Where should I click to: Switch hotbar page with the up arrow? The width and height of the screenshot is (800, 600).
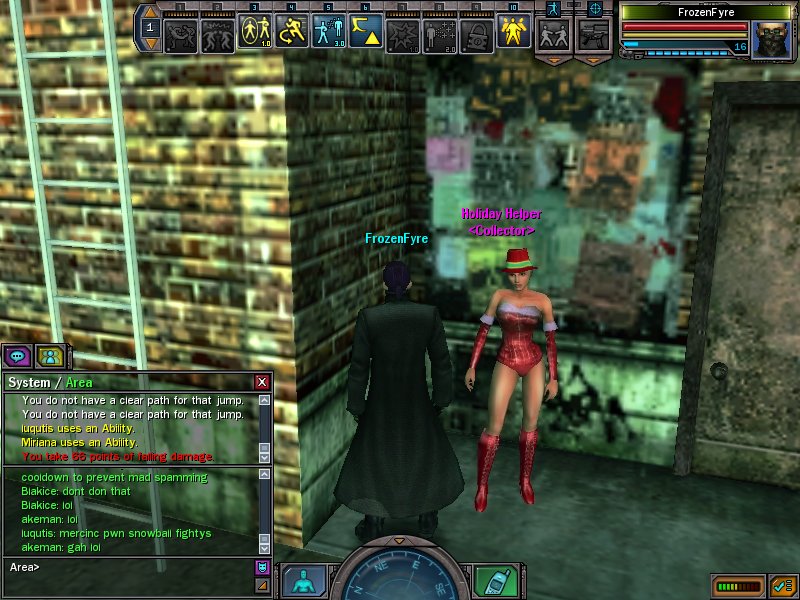click(150, 13)
